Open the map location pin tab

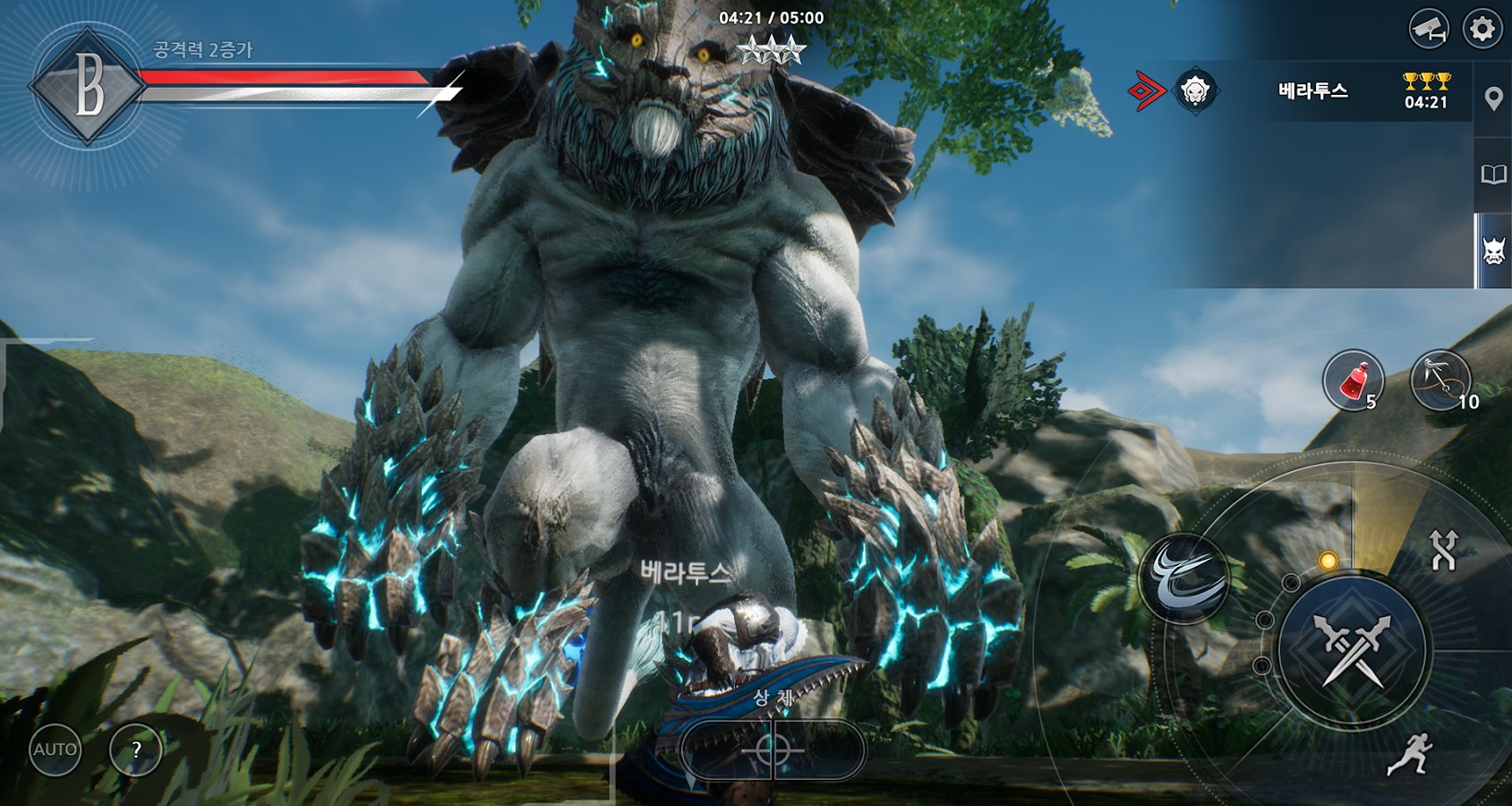coord(1493,99)
